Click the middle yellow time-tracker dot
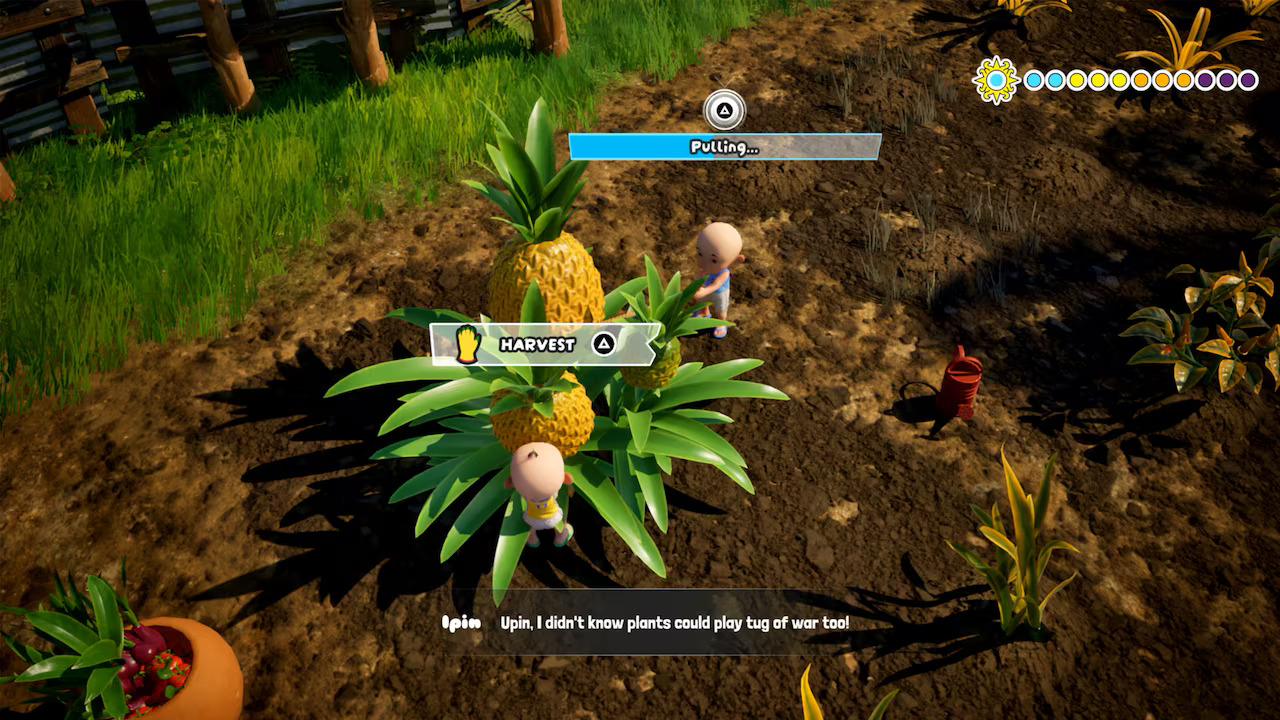 [x=1097, y=80]
